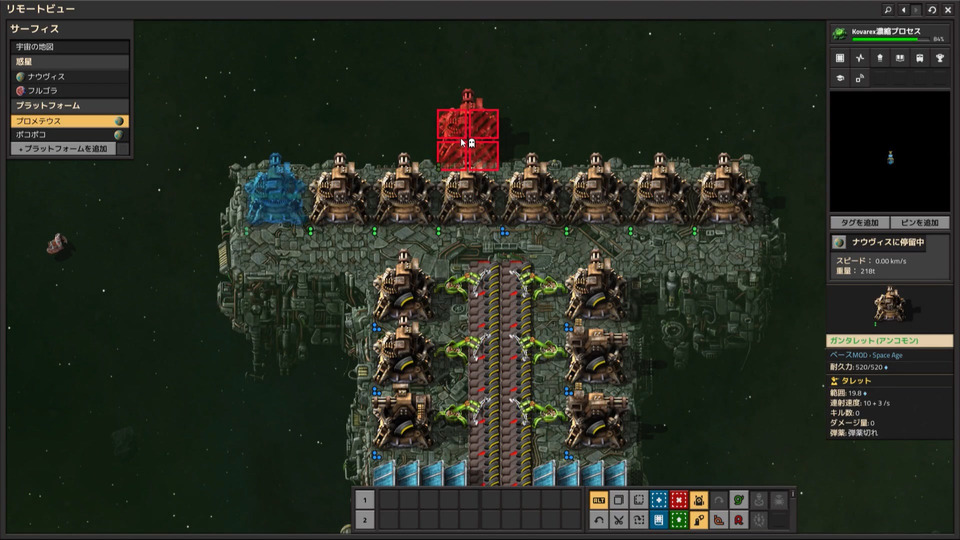Viewport: 960px width, 540px height.
Task: Activate the green upgrade planner
Action: point(679,519)
